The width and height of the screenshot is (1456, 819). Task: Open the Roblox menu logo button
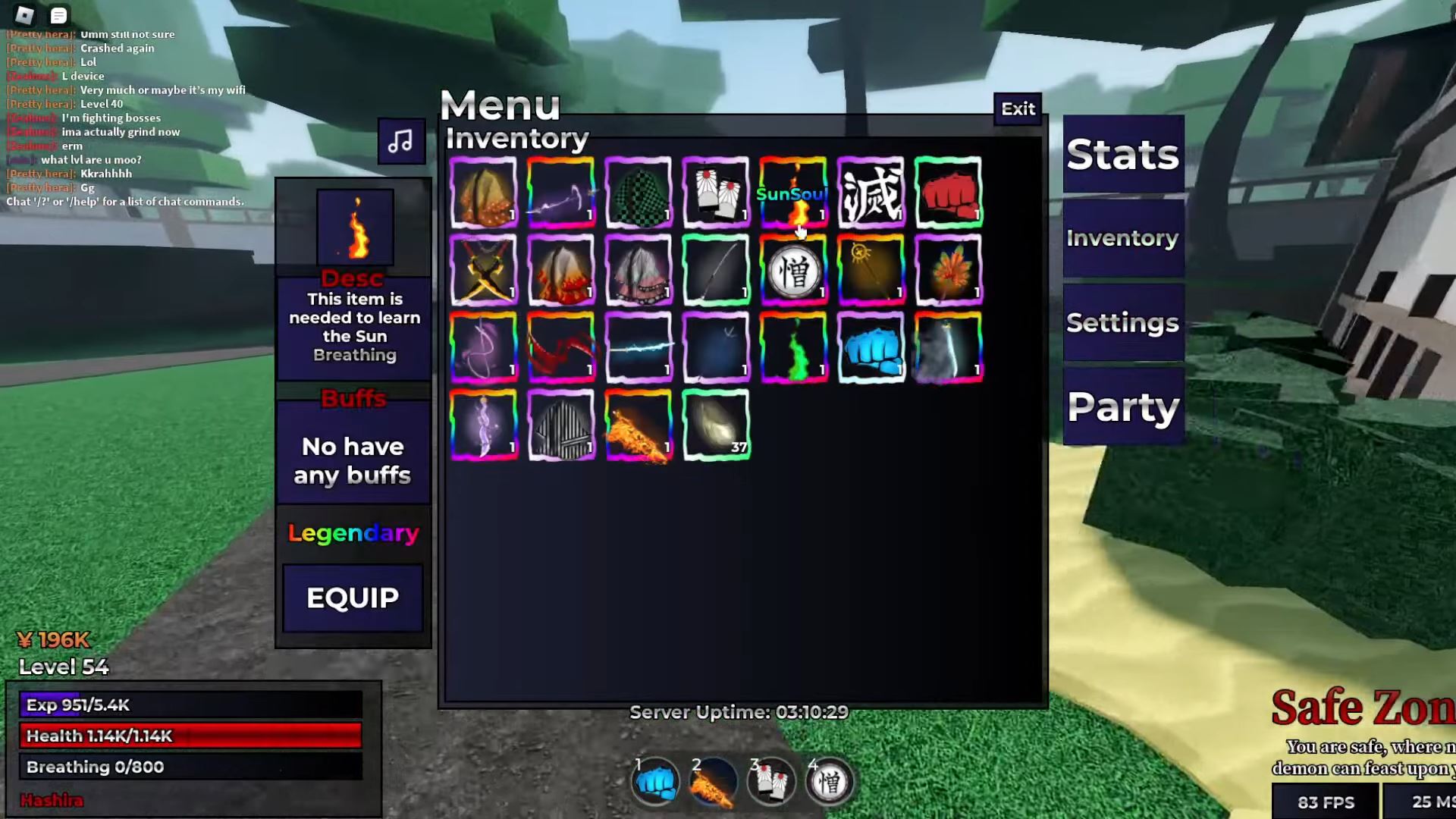click(x=24, y=15)
